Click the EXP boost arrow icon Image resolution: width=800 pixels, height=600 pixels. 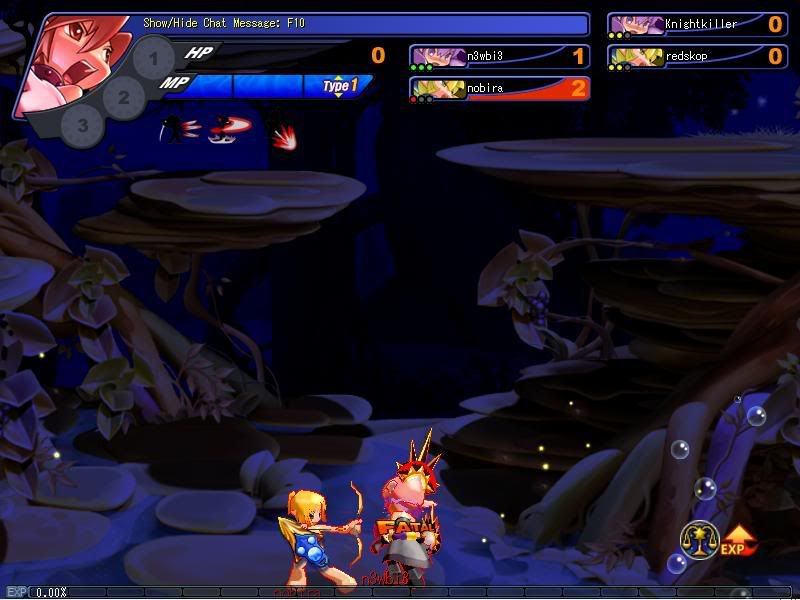pos(738,541)
